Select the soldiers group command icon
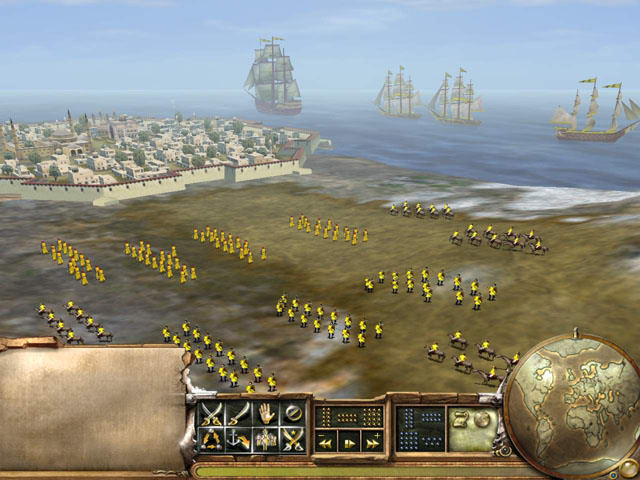The height and width of the screenshot is (480, 640). click(x=265, y=438)
